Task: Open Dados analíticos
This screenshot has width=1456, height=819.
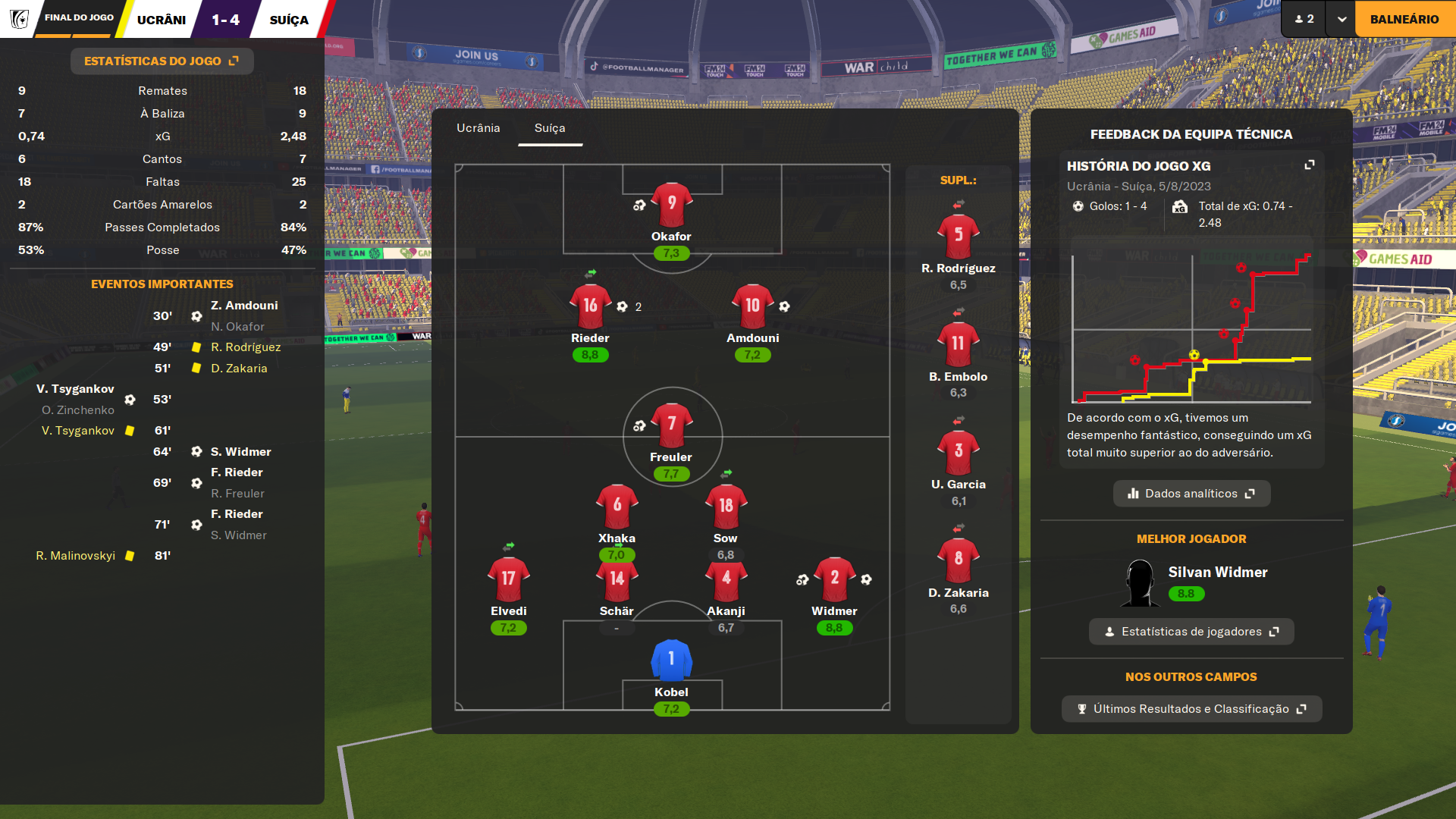Action: [1191, 494]
